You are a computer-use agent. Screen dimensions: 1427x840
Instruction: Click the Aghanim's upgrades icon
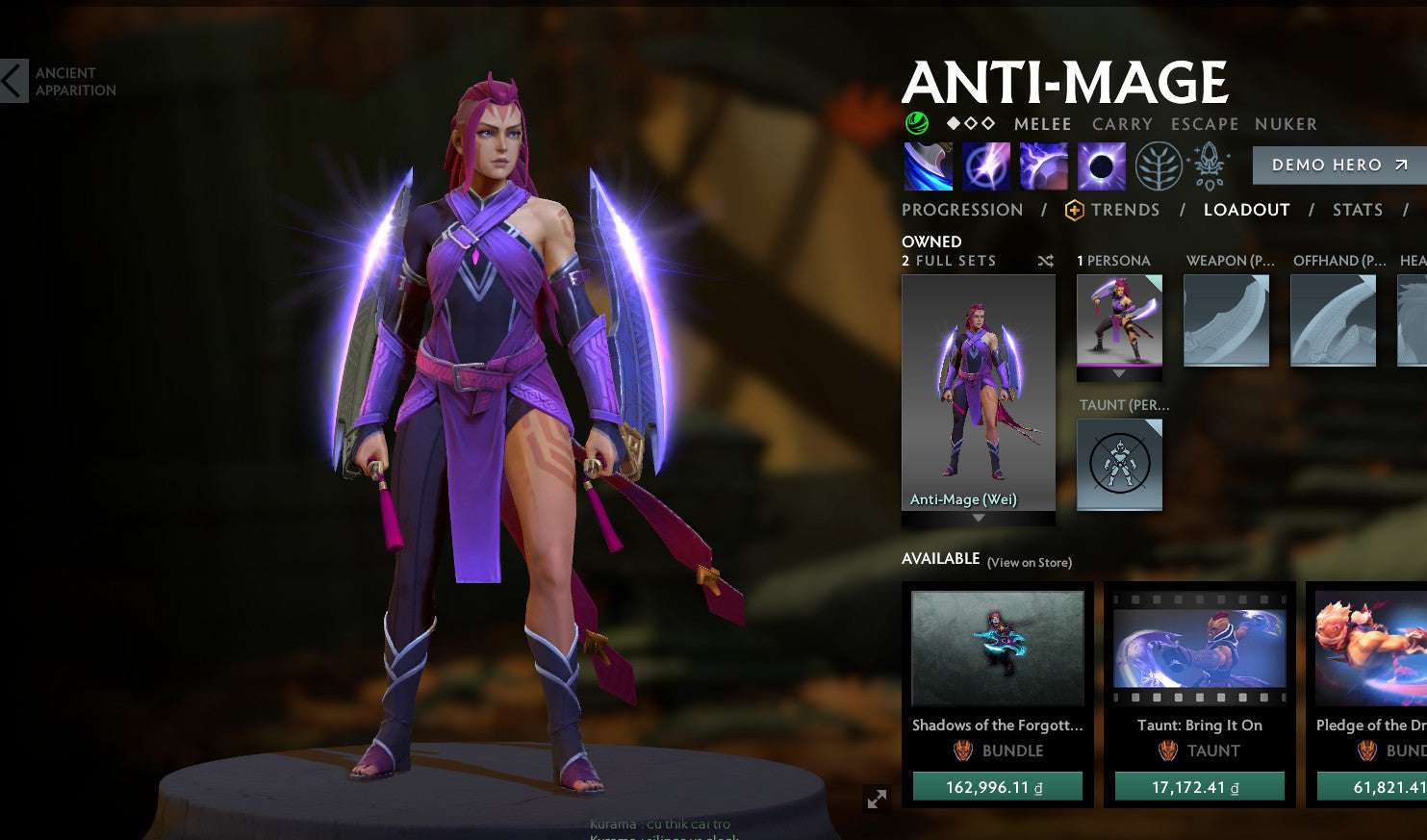[x=1209, y=165]
